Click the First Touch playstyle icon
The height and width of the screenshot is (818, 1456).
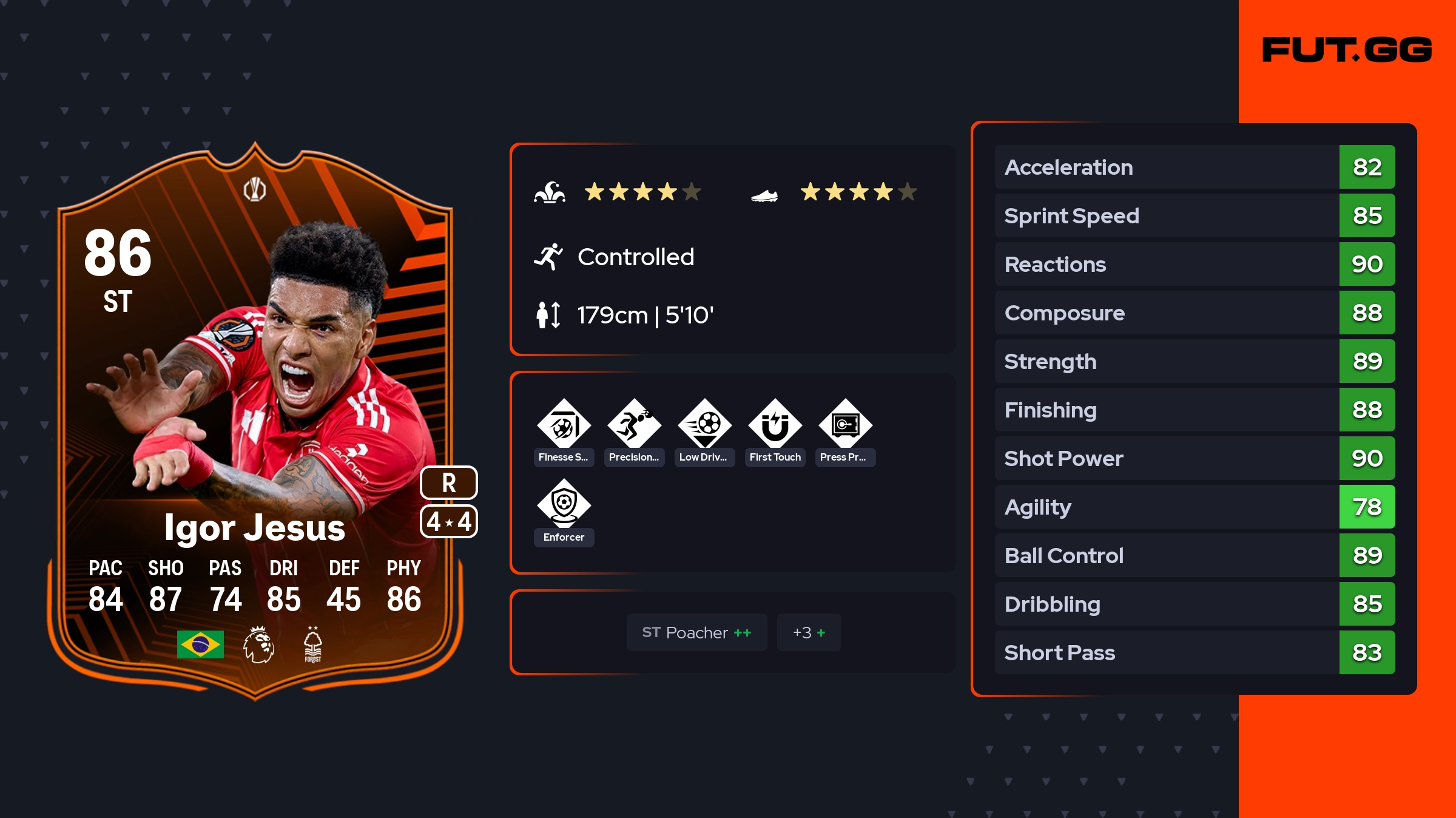pos(775,425)
